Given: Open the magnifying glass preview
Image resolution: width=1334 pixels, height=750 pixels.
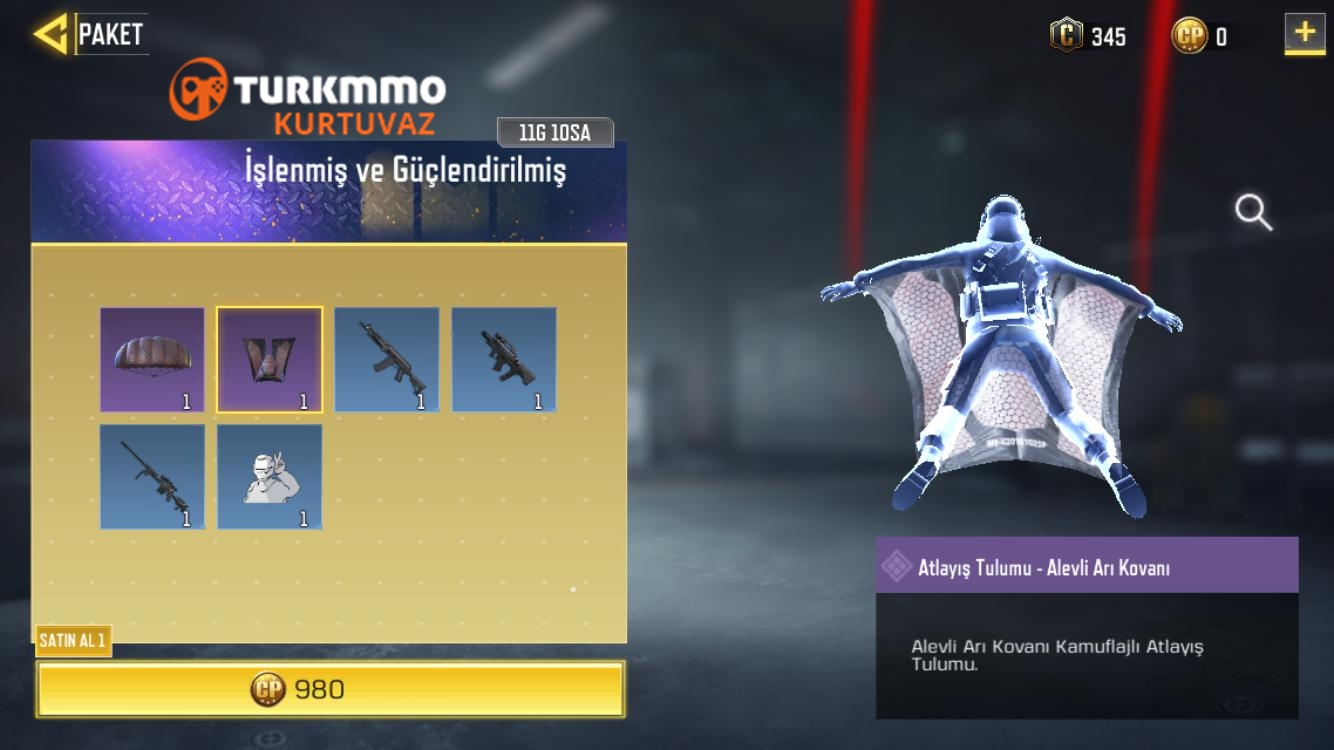Looking at the screenshot, I should 1253,212.
